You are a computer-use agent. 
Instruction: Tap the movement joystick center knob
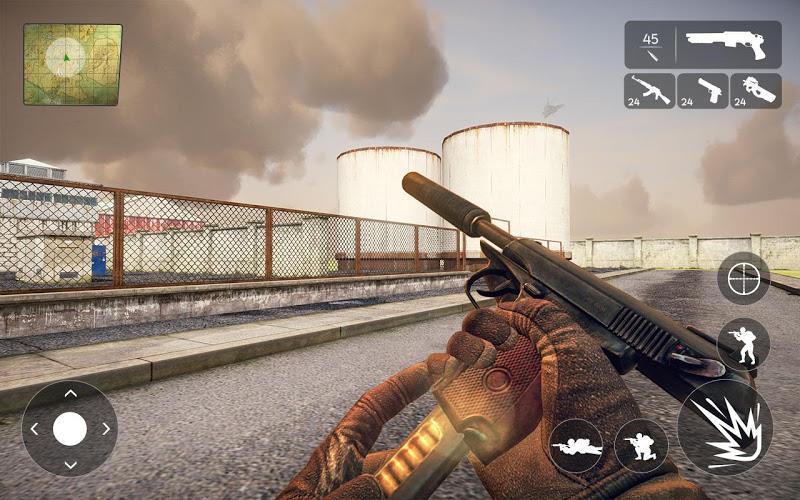(x=69, y=429)
